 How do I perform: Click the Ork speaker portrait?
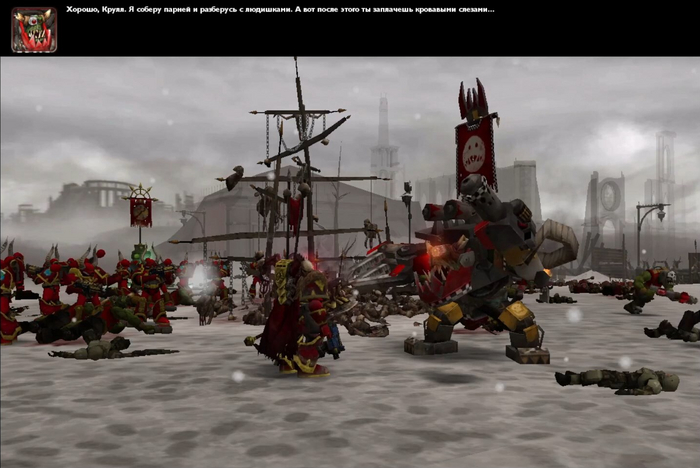point(34,30)
